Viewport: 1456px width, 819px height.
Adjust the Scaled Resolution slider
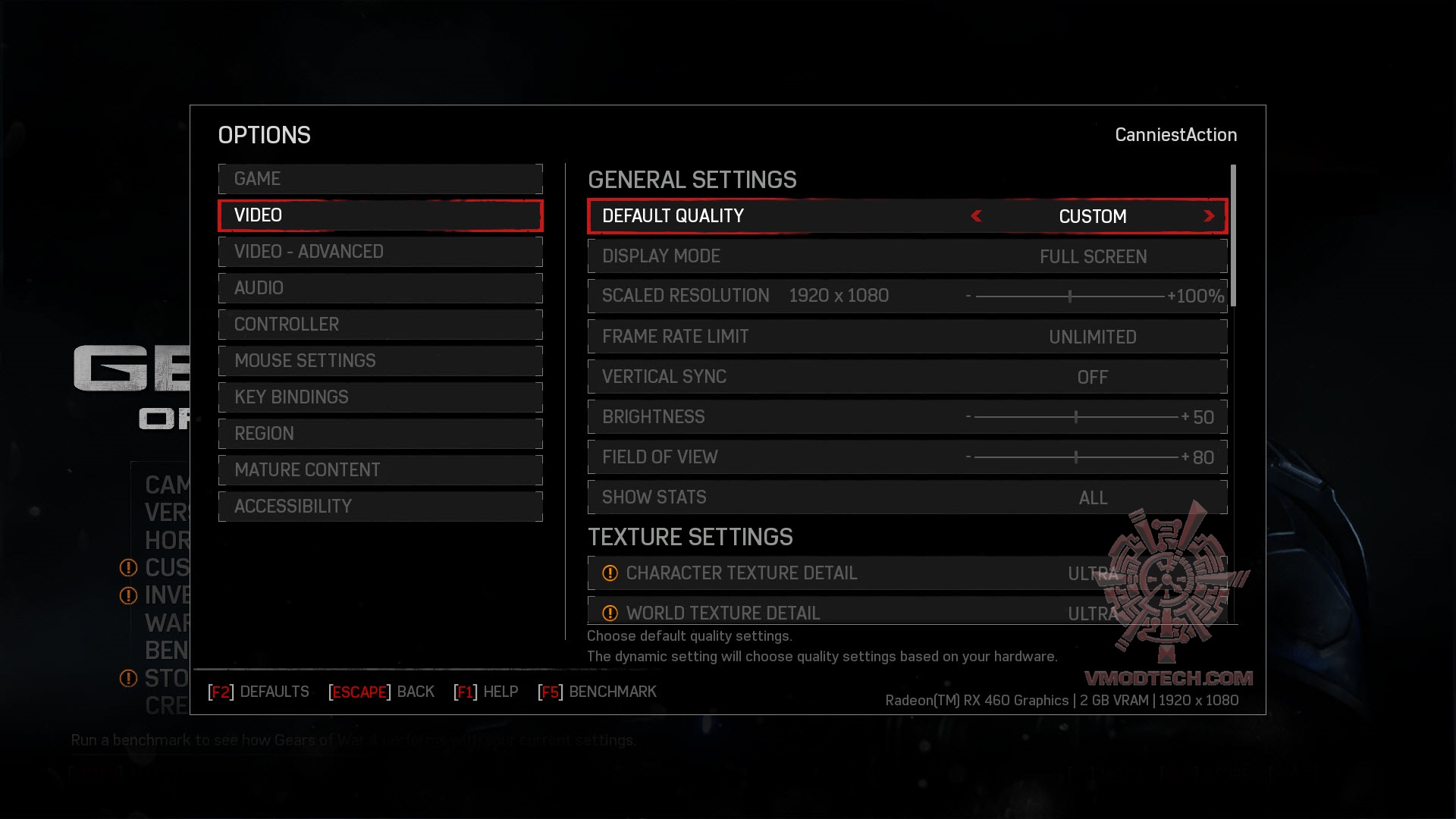point(1070,297)
